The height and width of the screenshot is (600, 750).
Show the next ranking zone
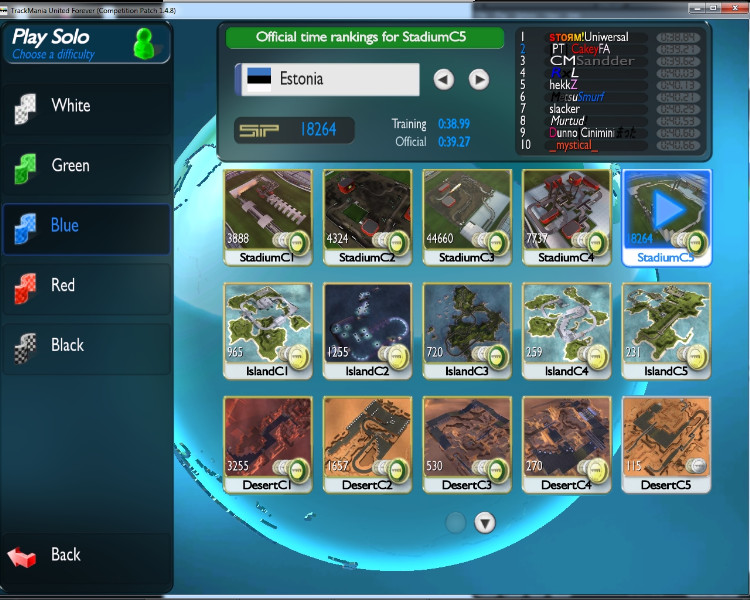click(479, 79)
